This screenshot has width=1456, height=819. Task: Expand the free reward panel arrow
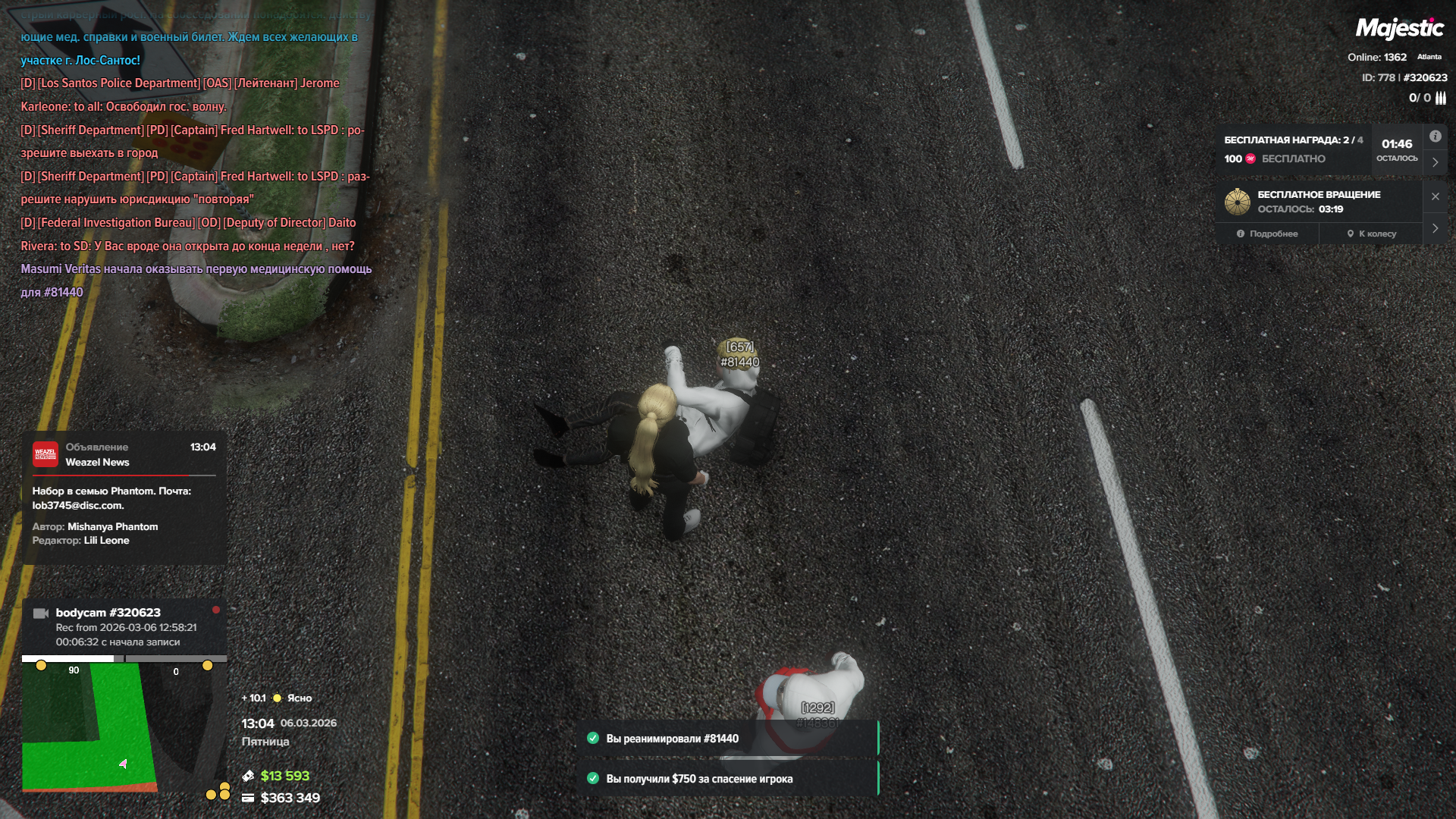point(1435,162)
